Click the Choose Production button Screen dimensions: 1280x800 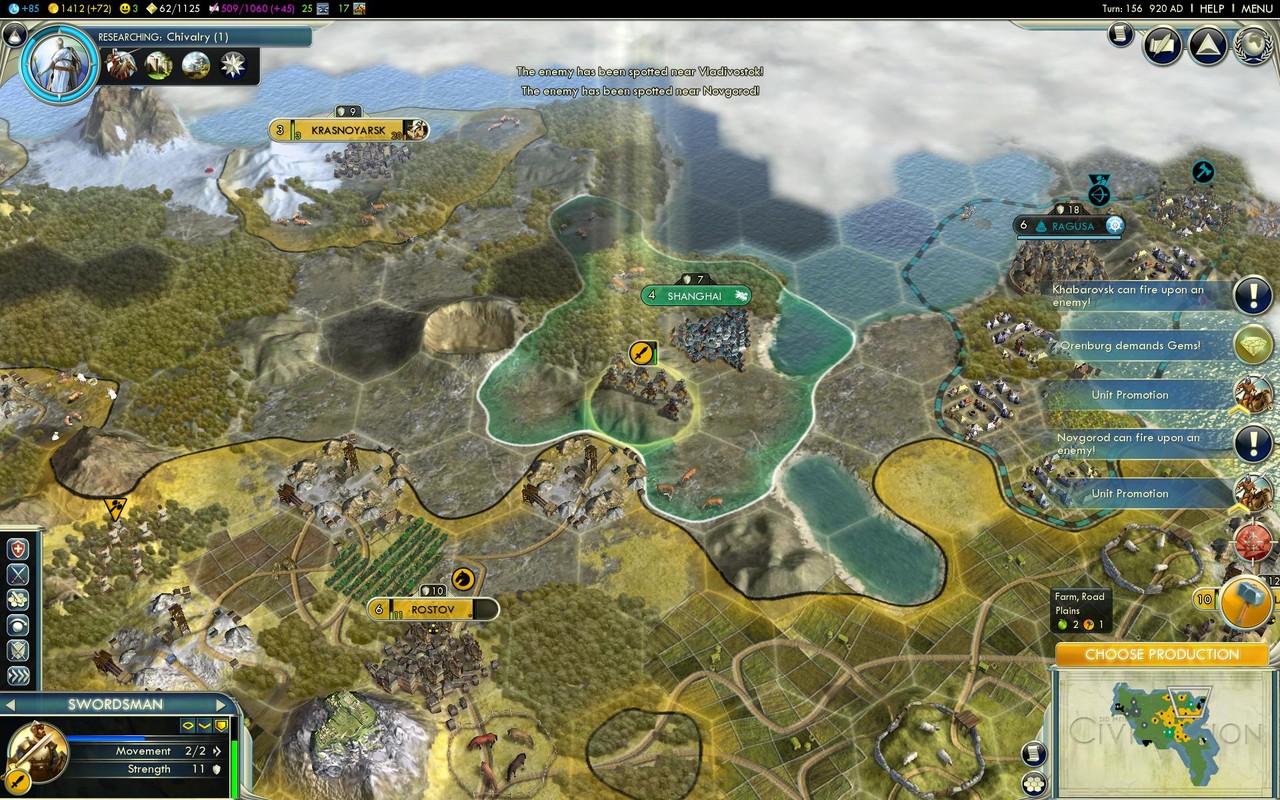1161,654
